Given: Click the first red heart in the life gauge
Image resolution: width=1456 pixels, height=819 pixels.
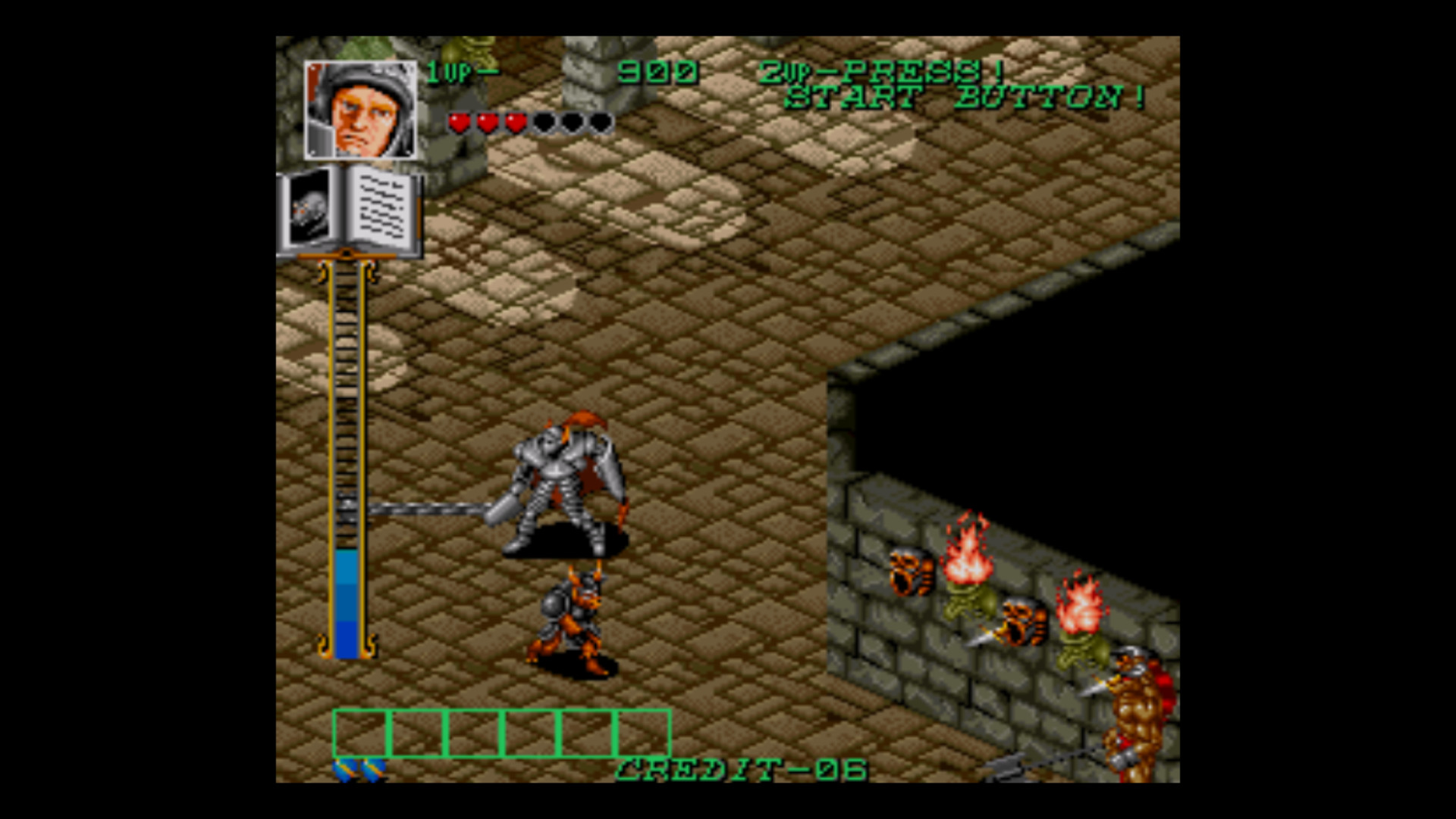Looking at the screenshot, I should [459, 122].
